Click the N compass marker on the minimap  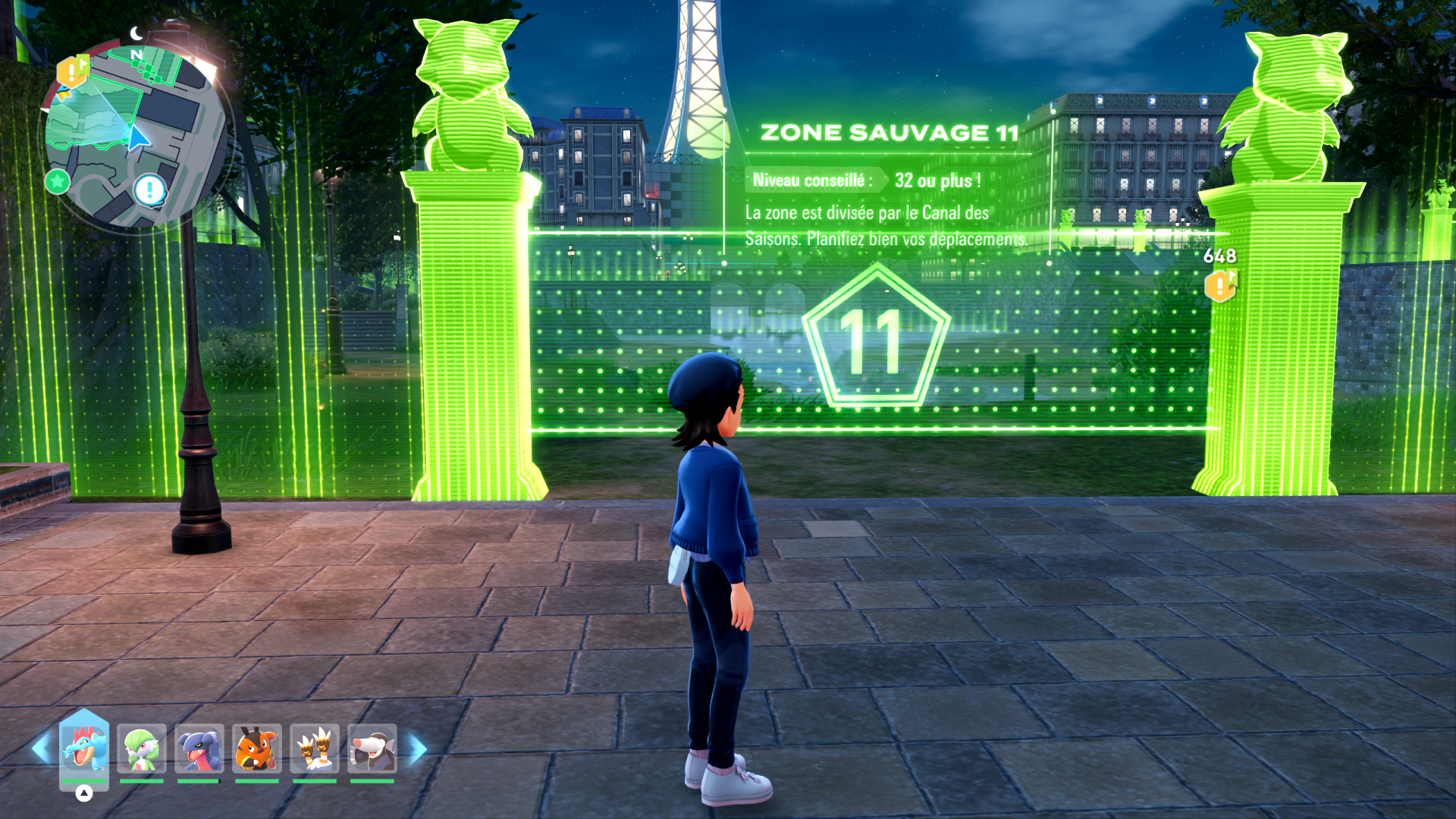136,55
